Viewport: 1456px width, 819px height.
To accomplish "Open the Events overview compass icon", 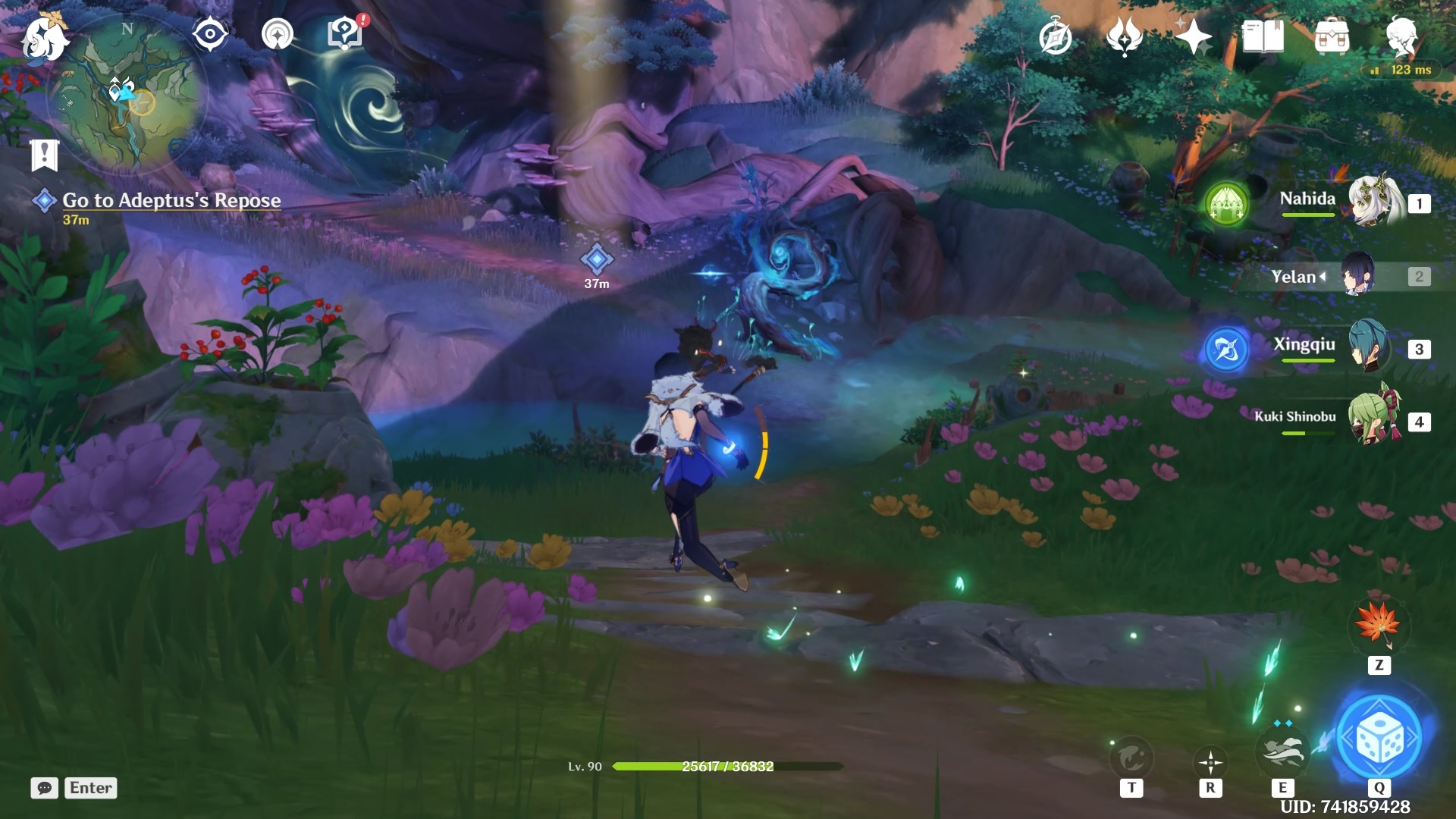I will (x=1055, y=36).
